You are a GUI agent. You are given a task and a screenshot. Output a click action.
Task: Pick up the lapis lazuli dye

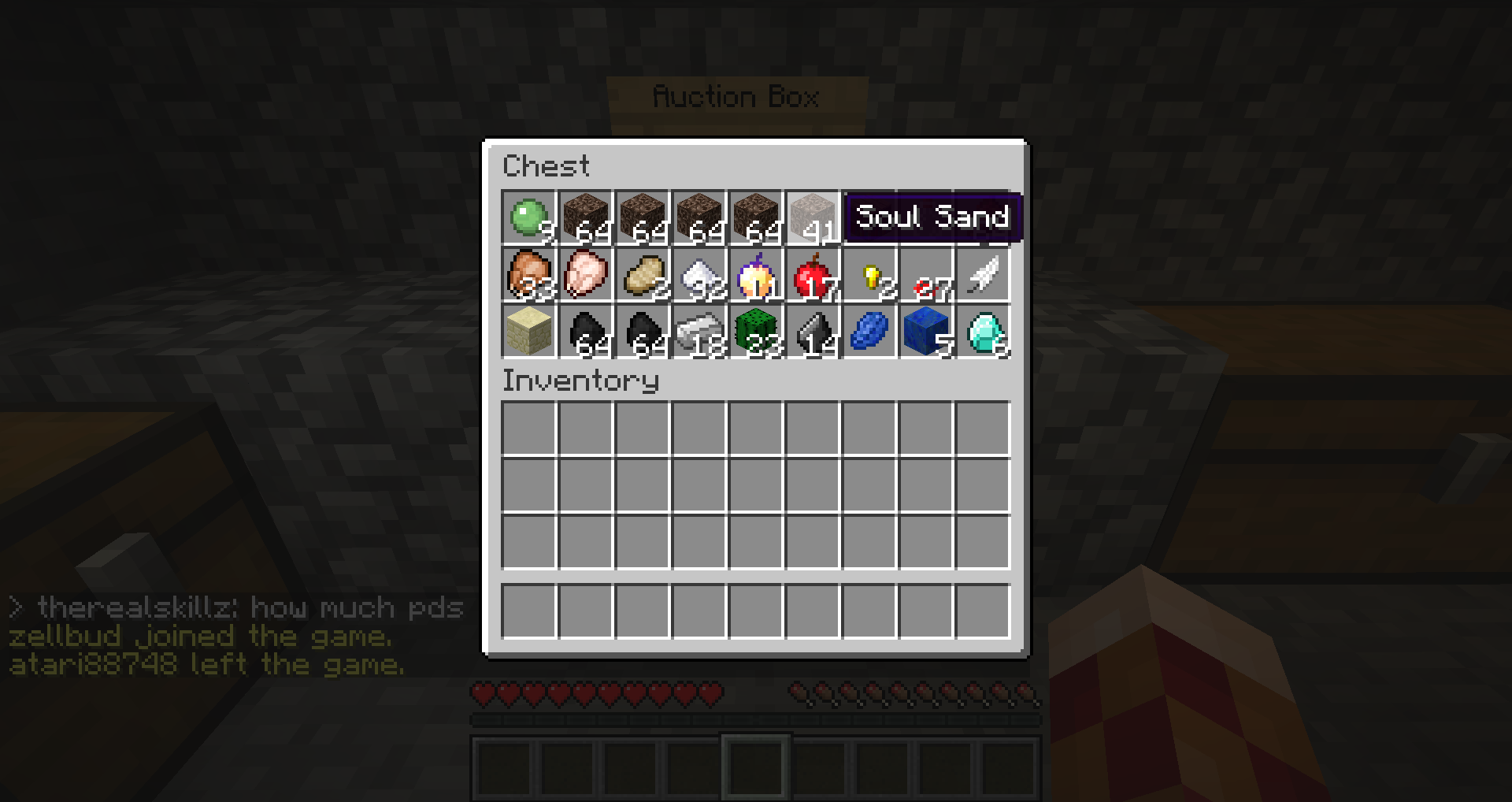click(x=869, y=331)
